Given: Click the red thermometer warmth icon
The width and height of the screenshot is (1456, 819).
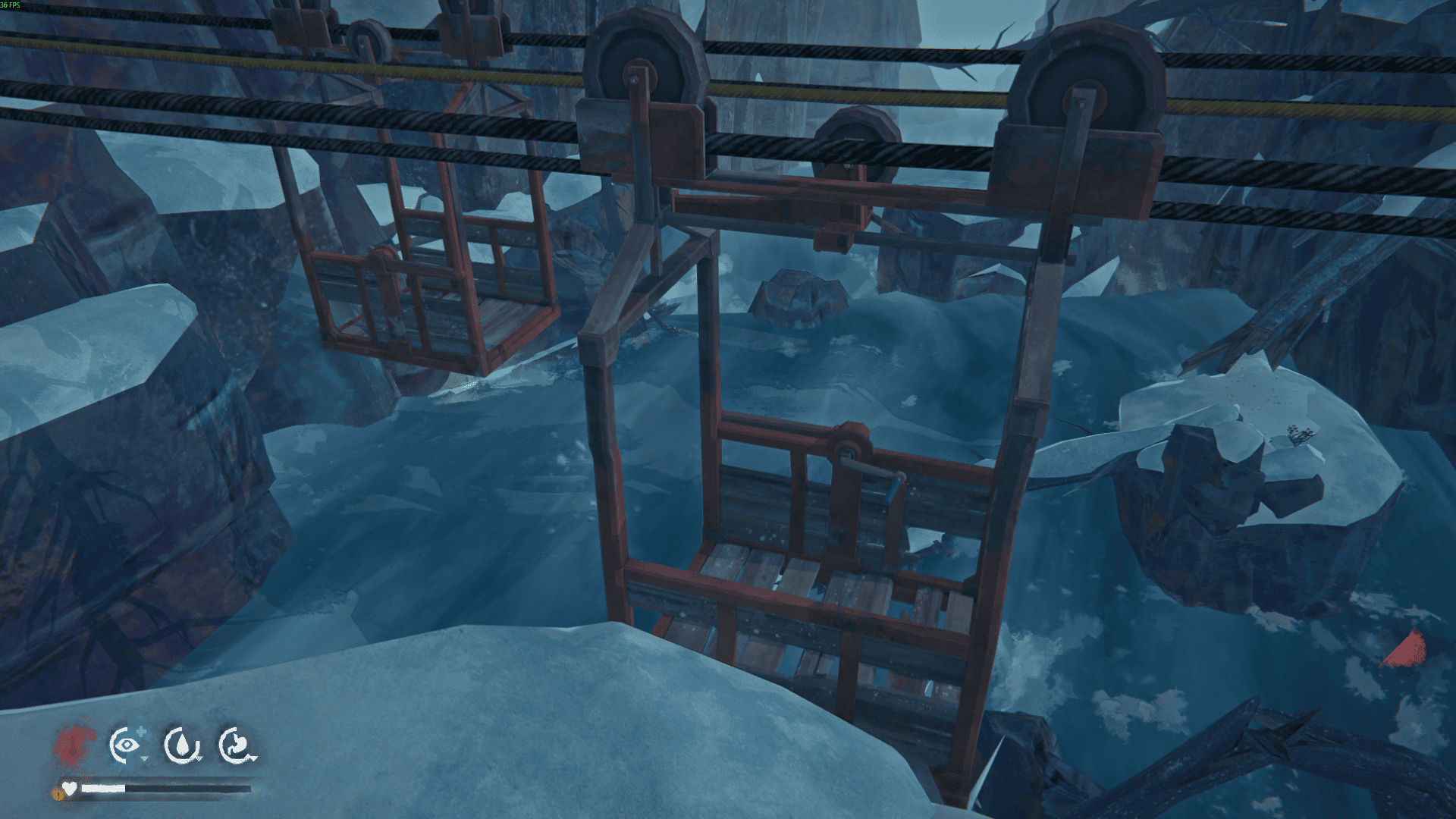Looking at the screenshot, I should (74, 745).
